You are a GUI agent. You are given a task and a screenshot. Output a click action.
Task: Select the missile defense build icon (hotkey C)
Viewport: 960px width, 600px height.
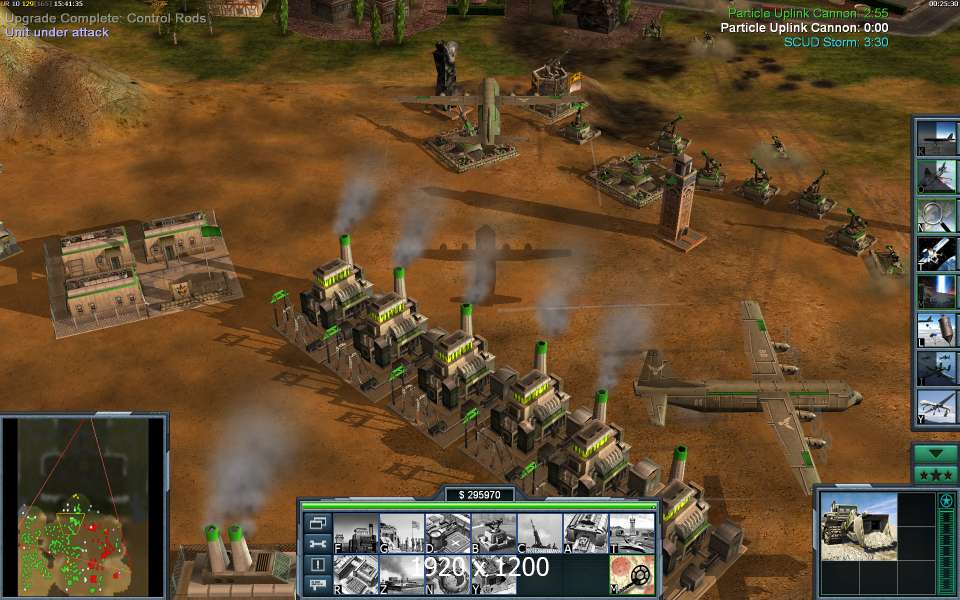tap(540, 533)
